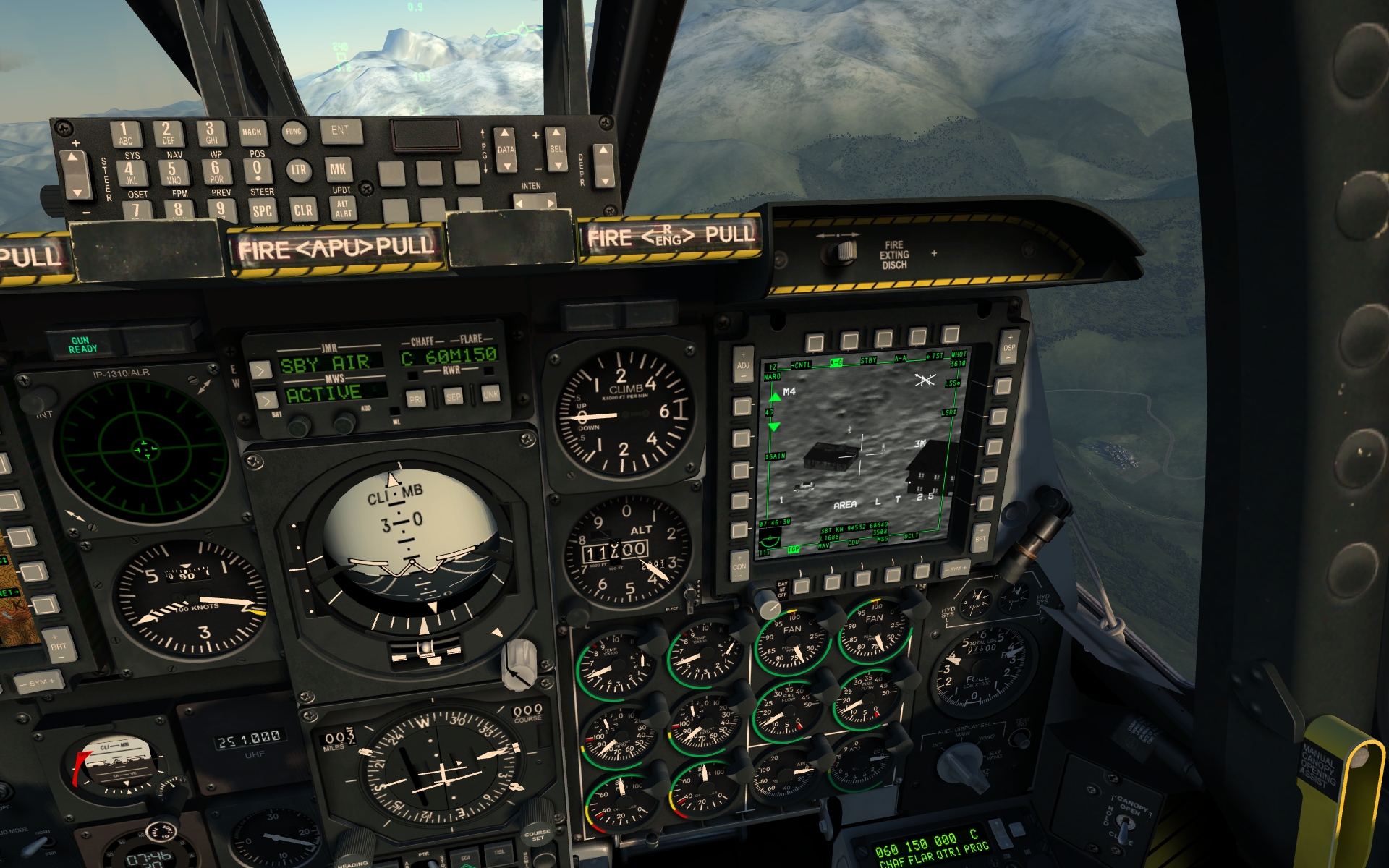Viewport: 1389px width, 868px height.
Task: Click keypad key 5 MNO
Action: coord(173,174)
